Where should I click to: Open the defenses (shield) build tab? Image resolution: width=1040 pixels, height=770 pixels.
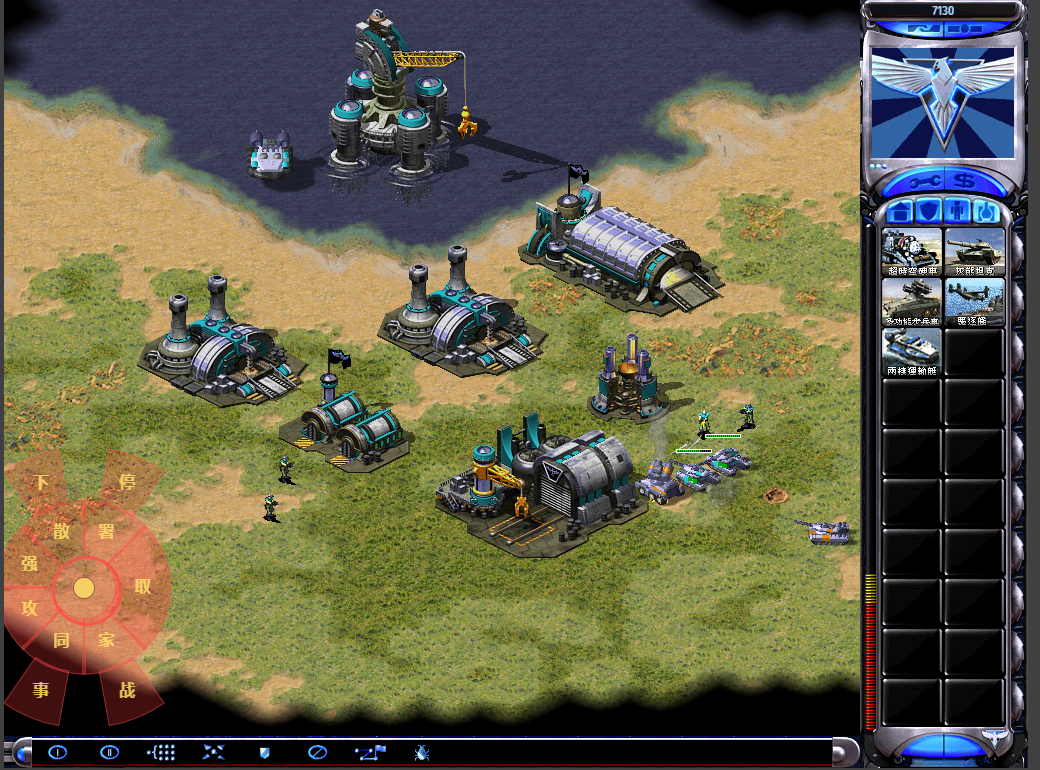point(929,212)
